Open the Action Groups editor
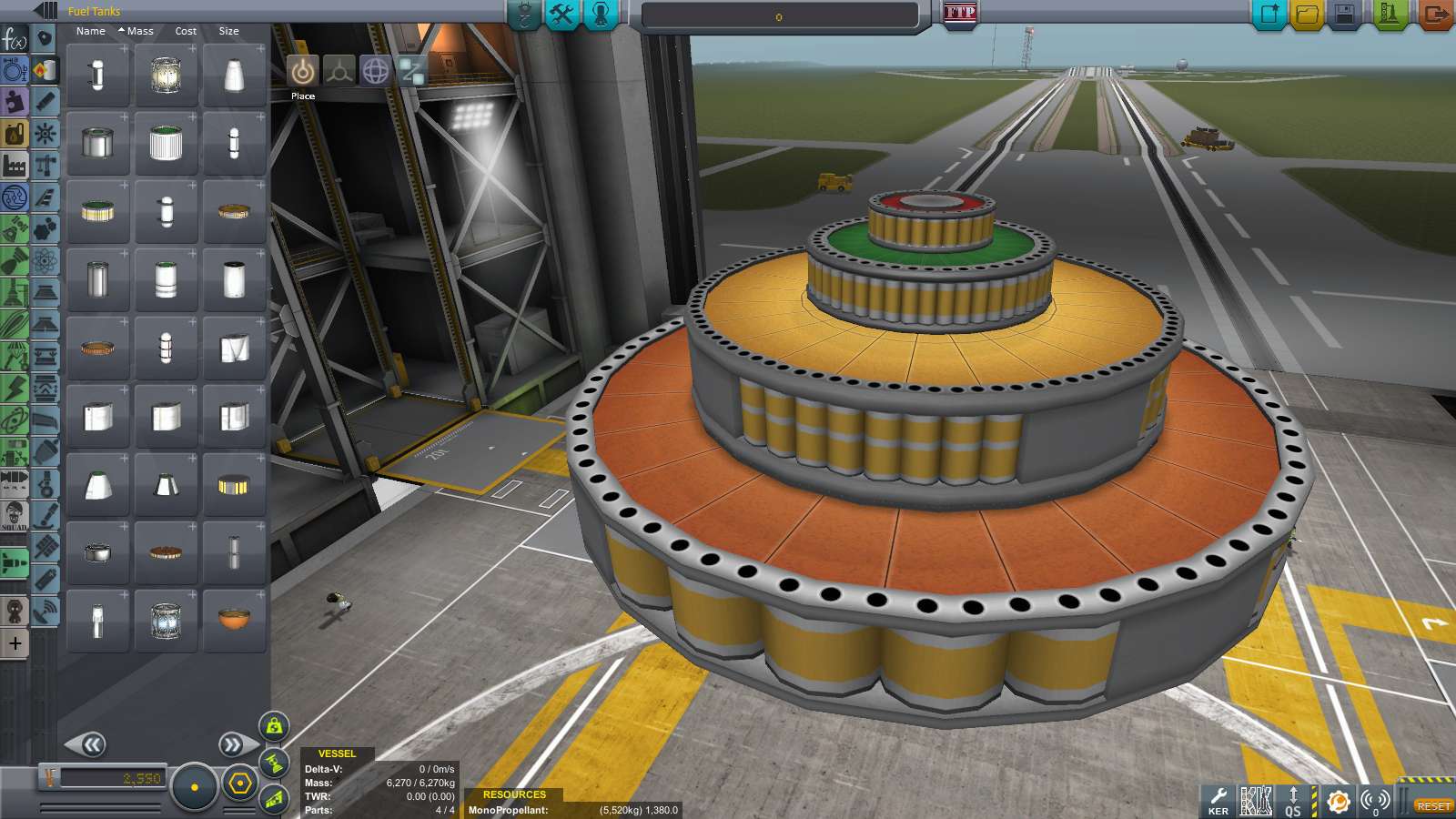Image resolution: width=1456 pixels, height=819 pixels. [561, 15]
